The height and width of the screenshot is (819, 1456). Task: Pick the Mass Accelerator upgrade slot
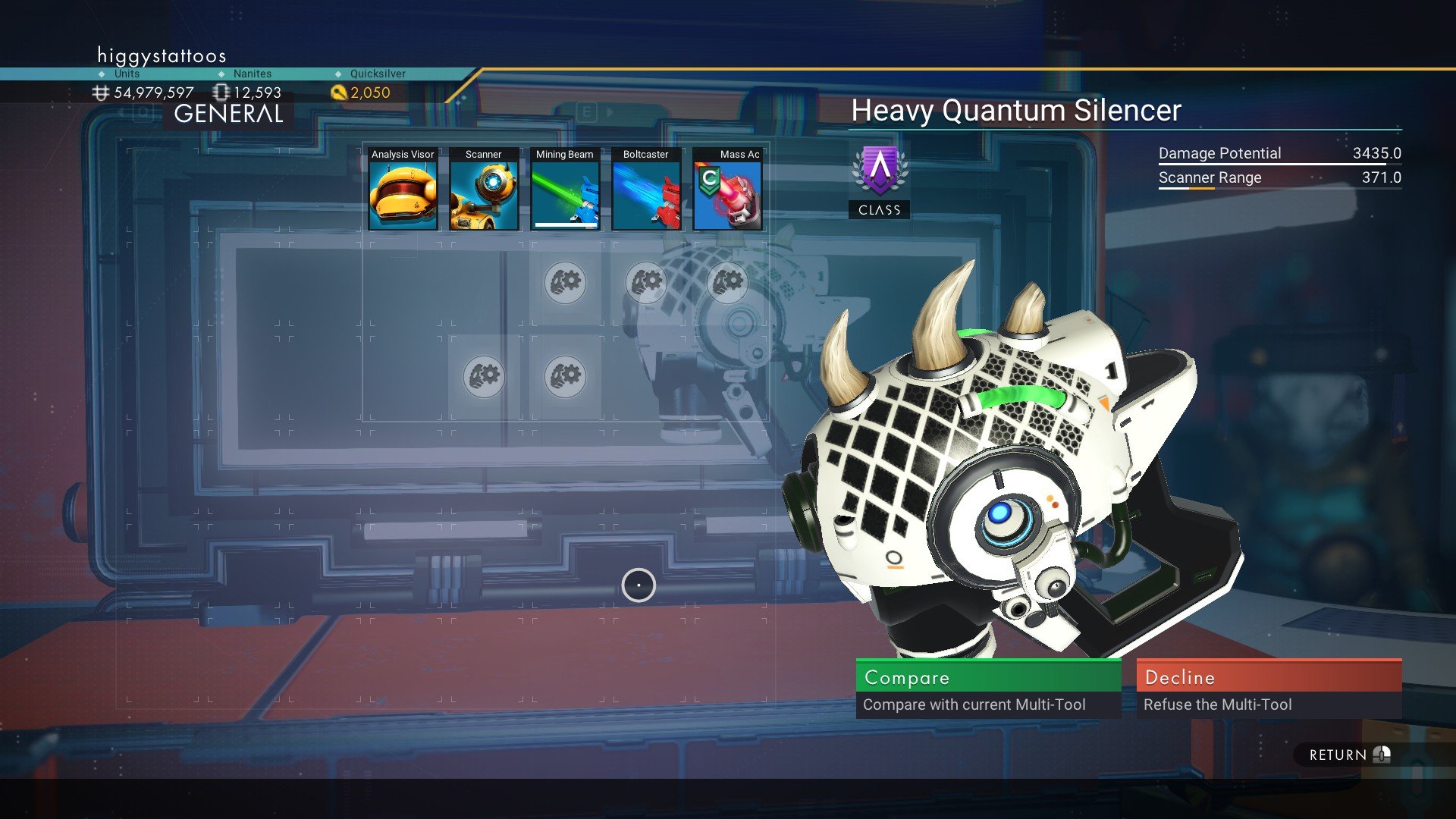tap(727, 190)
